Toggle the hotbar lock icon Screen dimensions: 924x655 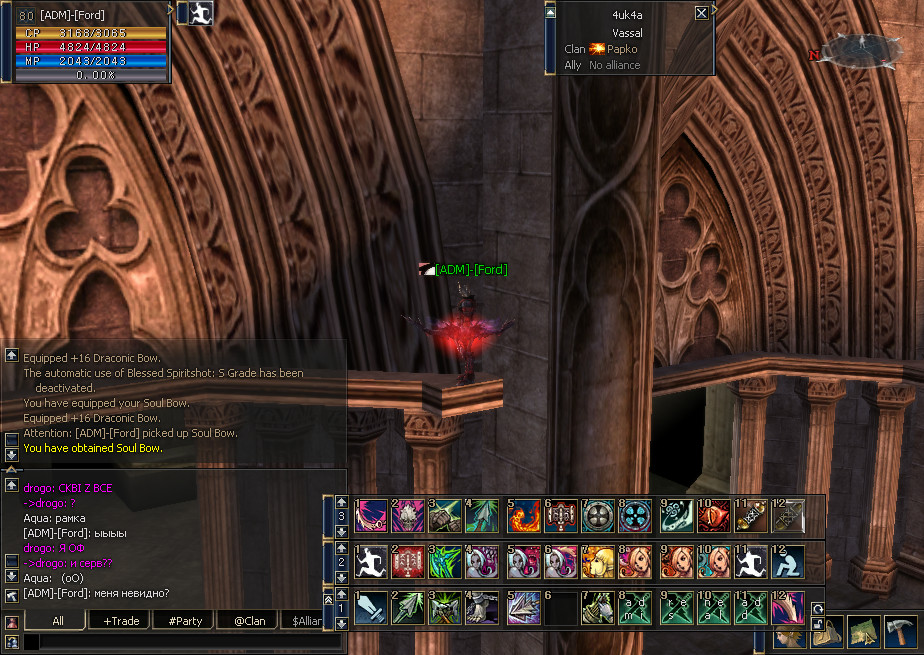point(817,623)
